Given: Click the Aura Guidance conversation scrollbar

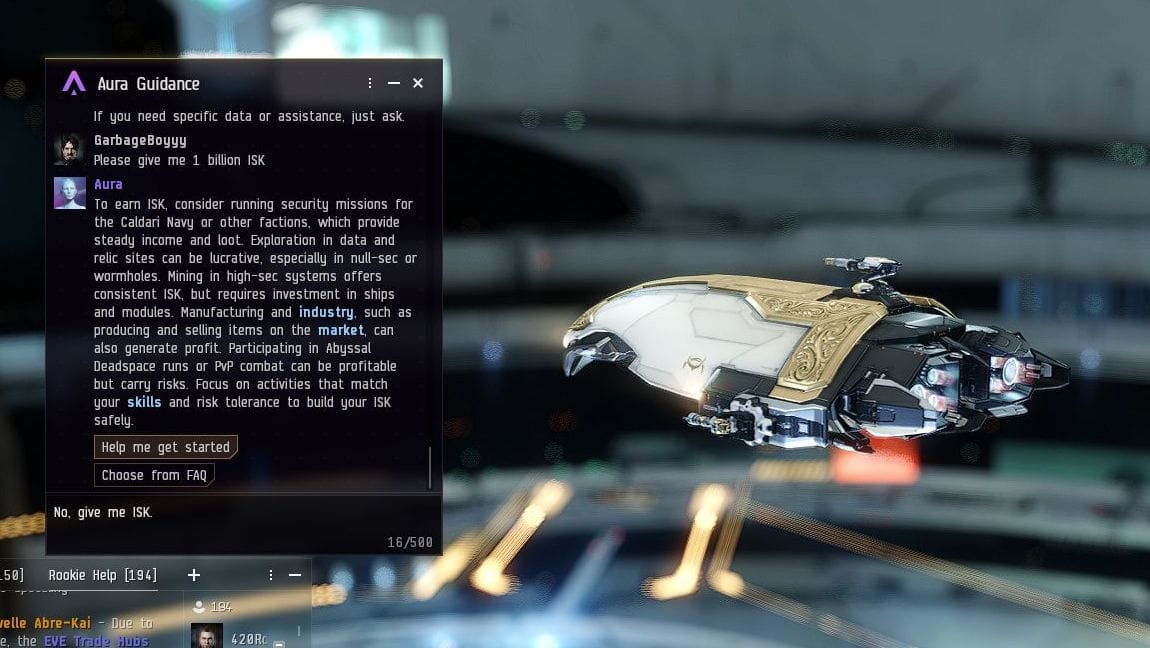Looking at the screenshot, I should click(x=430, y=466).
